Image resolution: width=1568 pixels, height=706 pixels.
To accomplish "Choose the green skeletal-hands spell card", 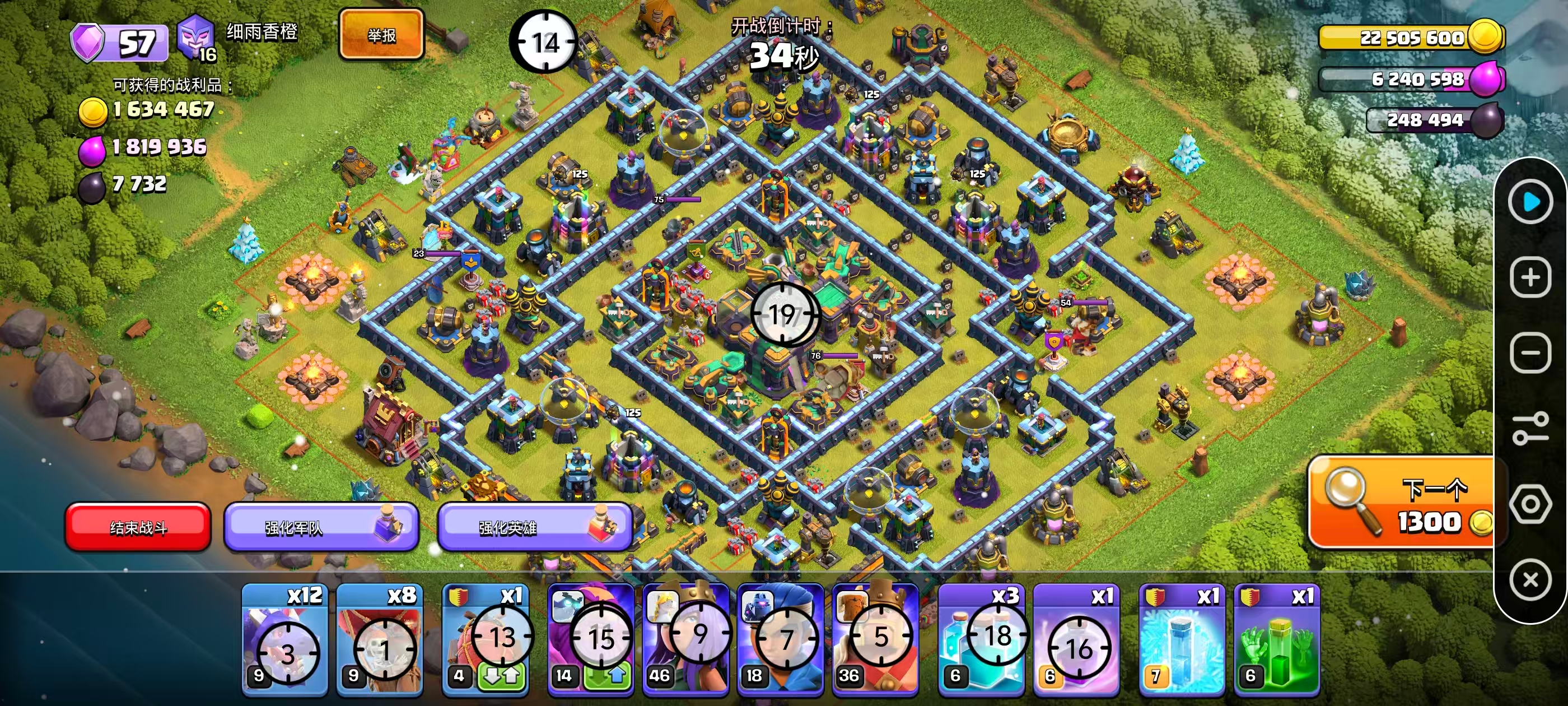I will coord(1276,640).
